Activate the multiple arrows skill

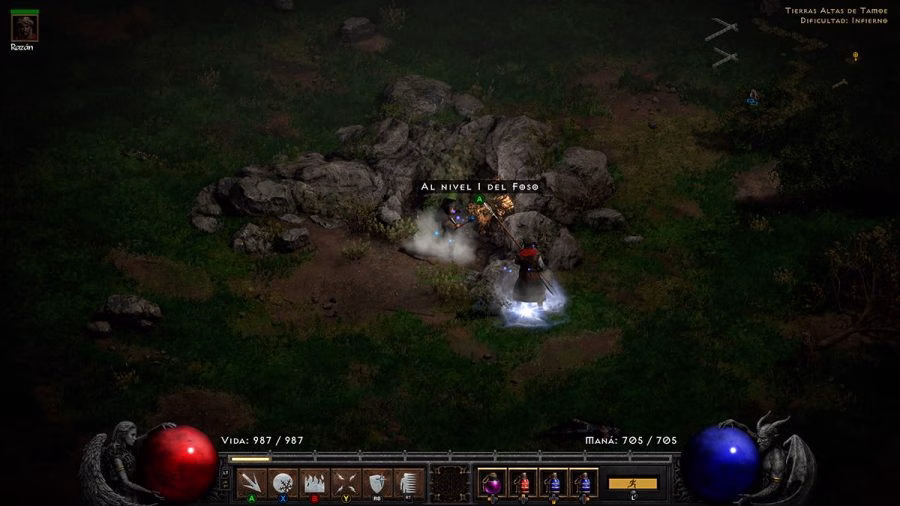pyautogui.click(x=252, y=482)
